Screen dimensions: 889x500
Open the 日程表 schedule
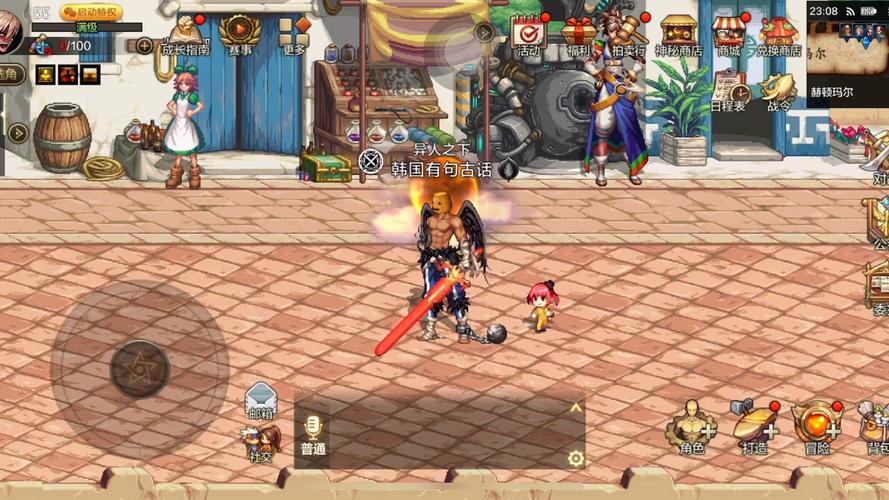[728, 92]
